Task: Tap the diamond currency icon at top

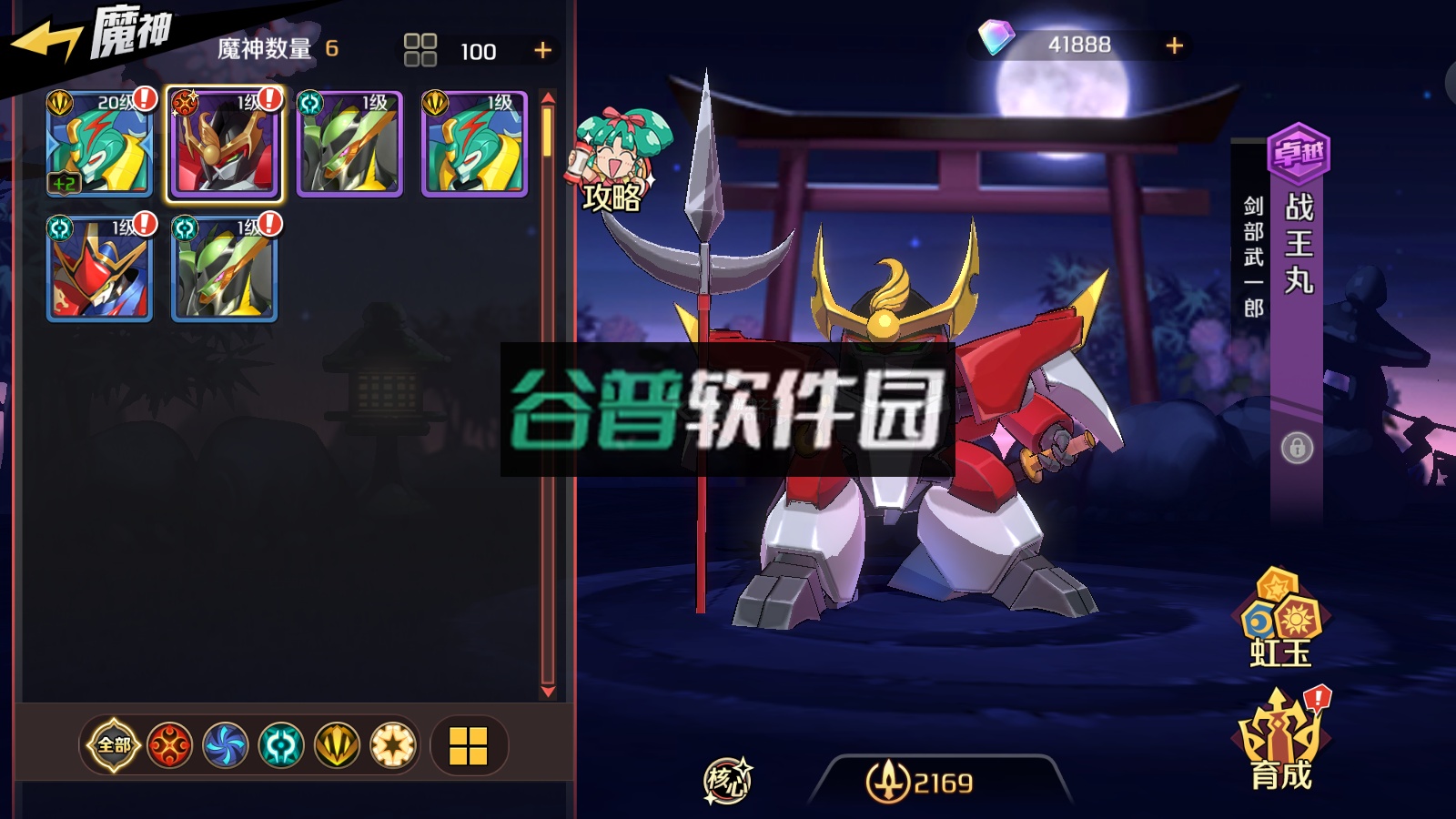Action: [x=996, y=40]
